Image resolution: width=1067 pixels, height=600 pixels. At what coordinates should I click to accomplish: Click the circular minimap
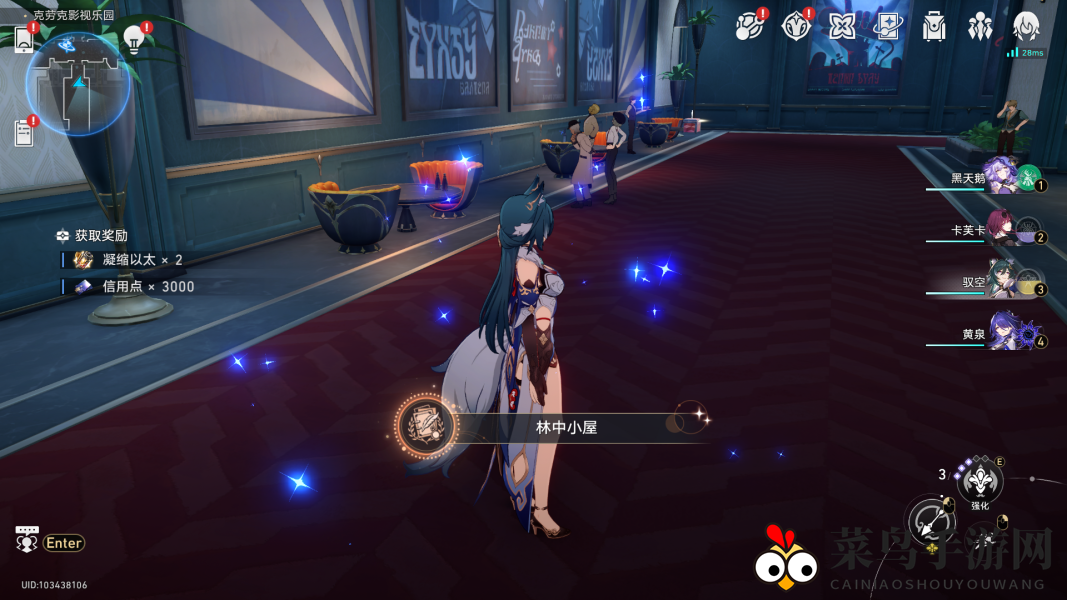pyautogui.click(x=77, y=84)
